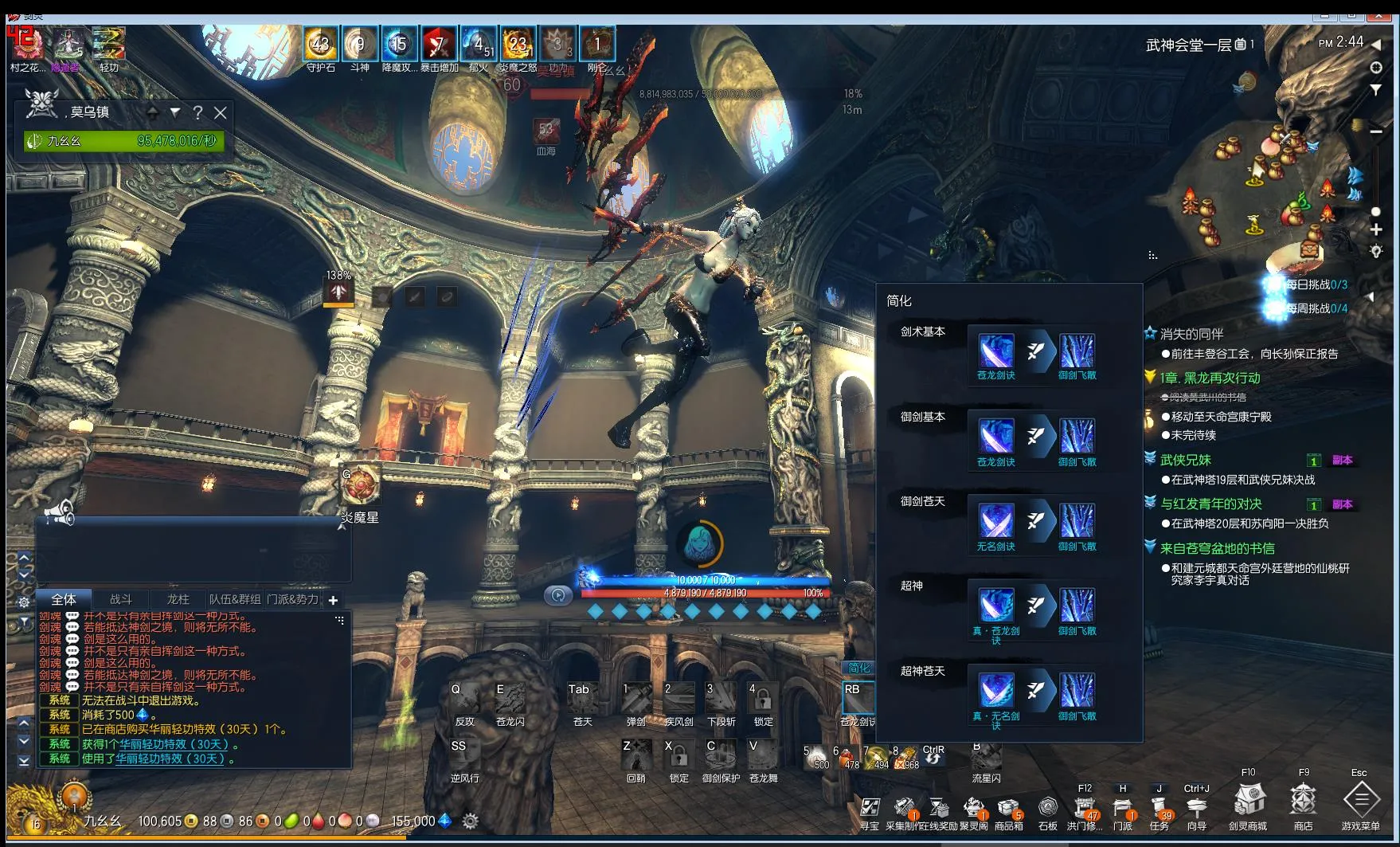
Task: Use the 苍龙闪 skill icon
Action: pyautogui.click(x=510, y=699)
